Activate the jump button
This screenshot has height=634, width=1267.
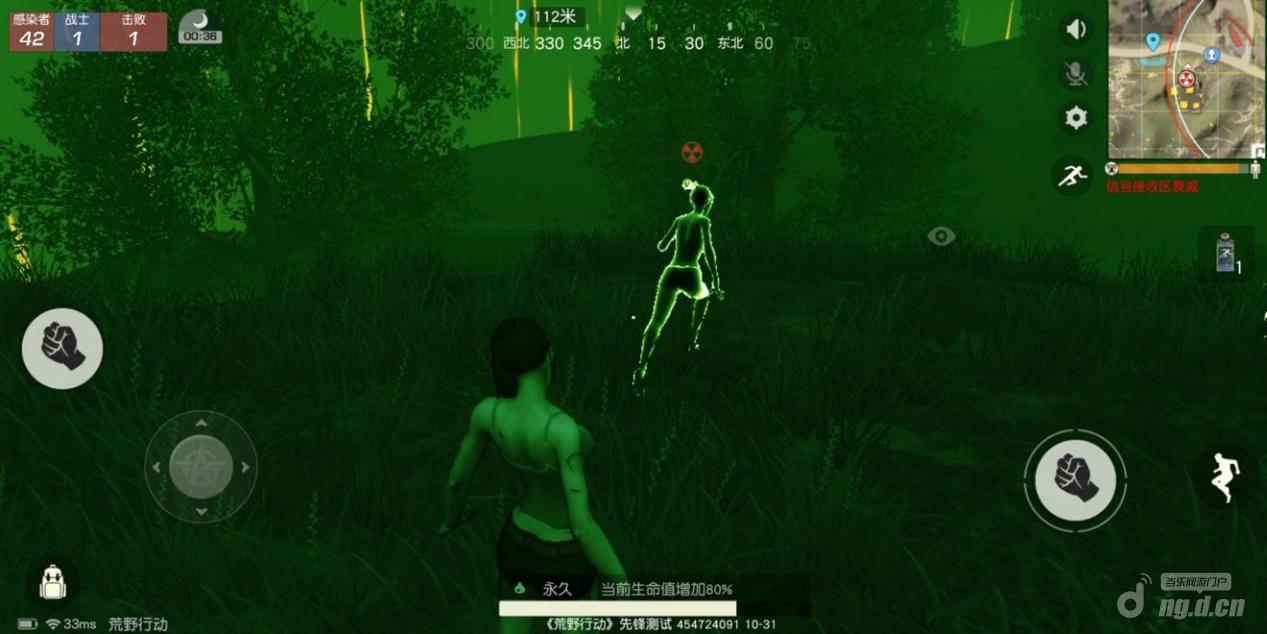point(1222,477)
